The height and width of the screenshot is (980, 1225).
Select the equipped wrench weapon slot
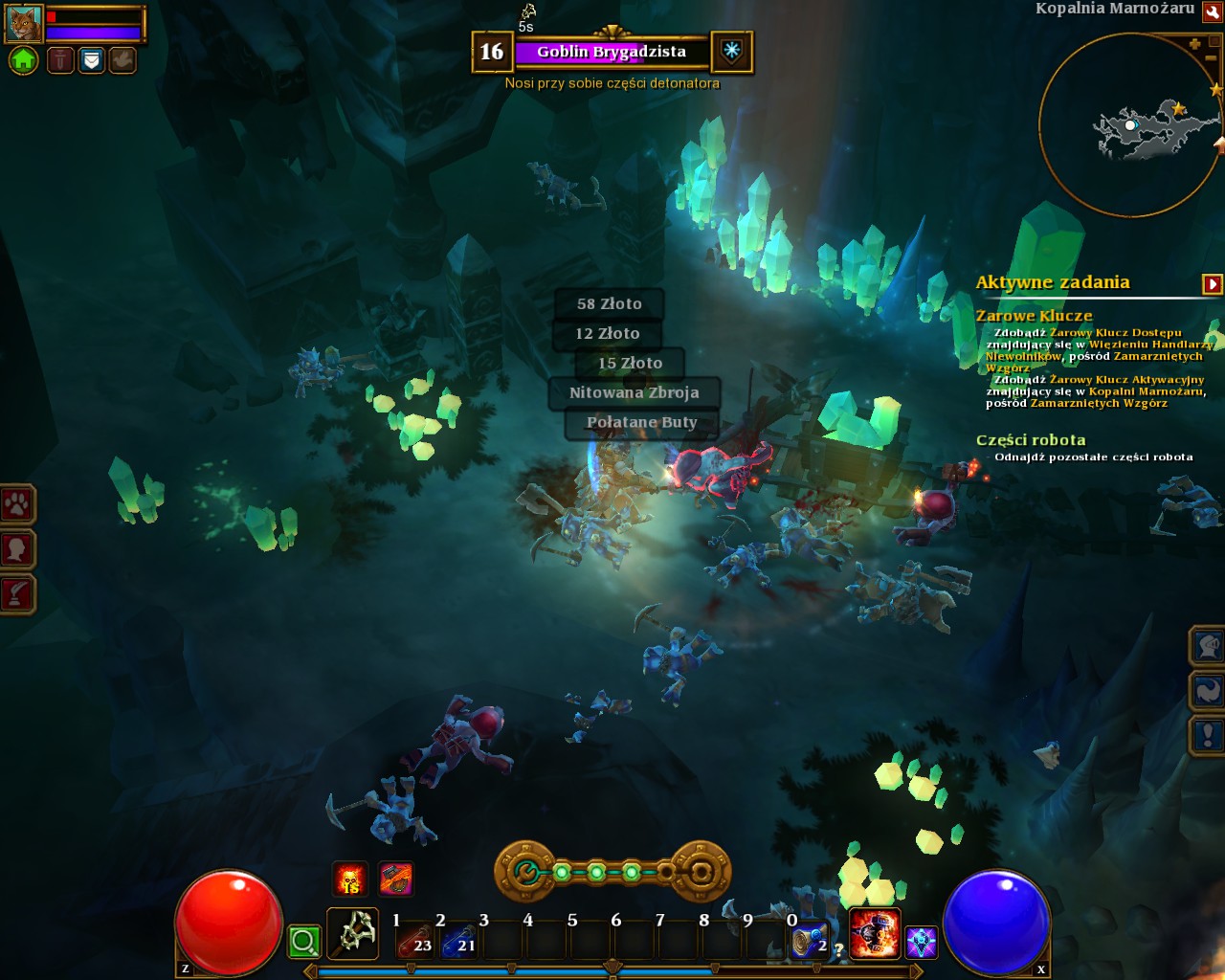[x=352, y=933]
